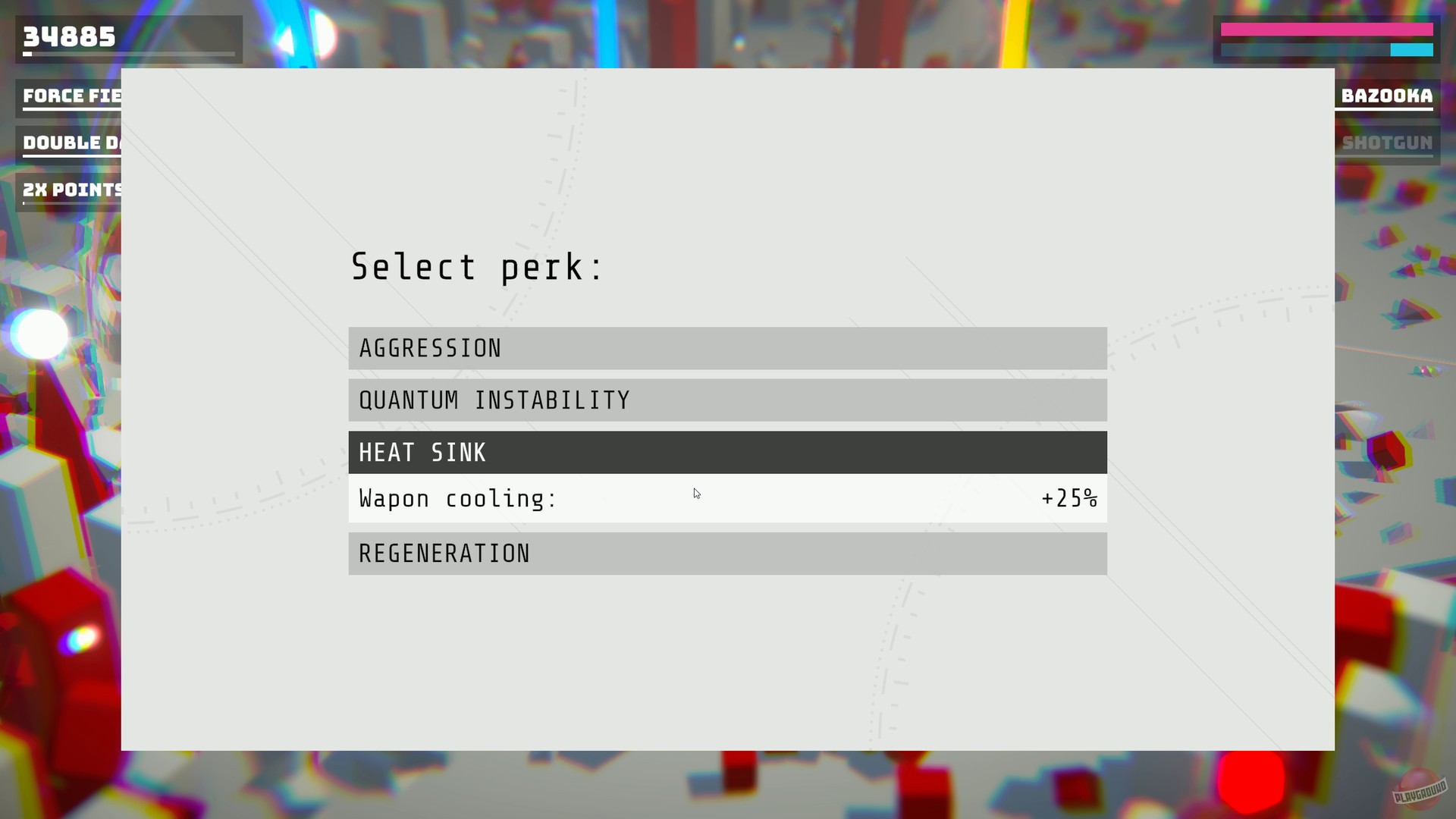Viewport: 1456px width, 819px height.
Task: Click the Weapon cooling +25% description row
Action: (x=726, y=498)
